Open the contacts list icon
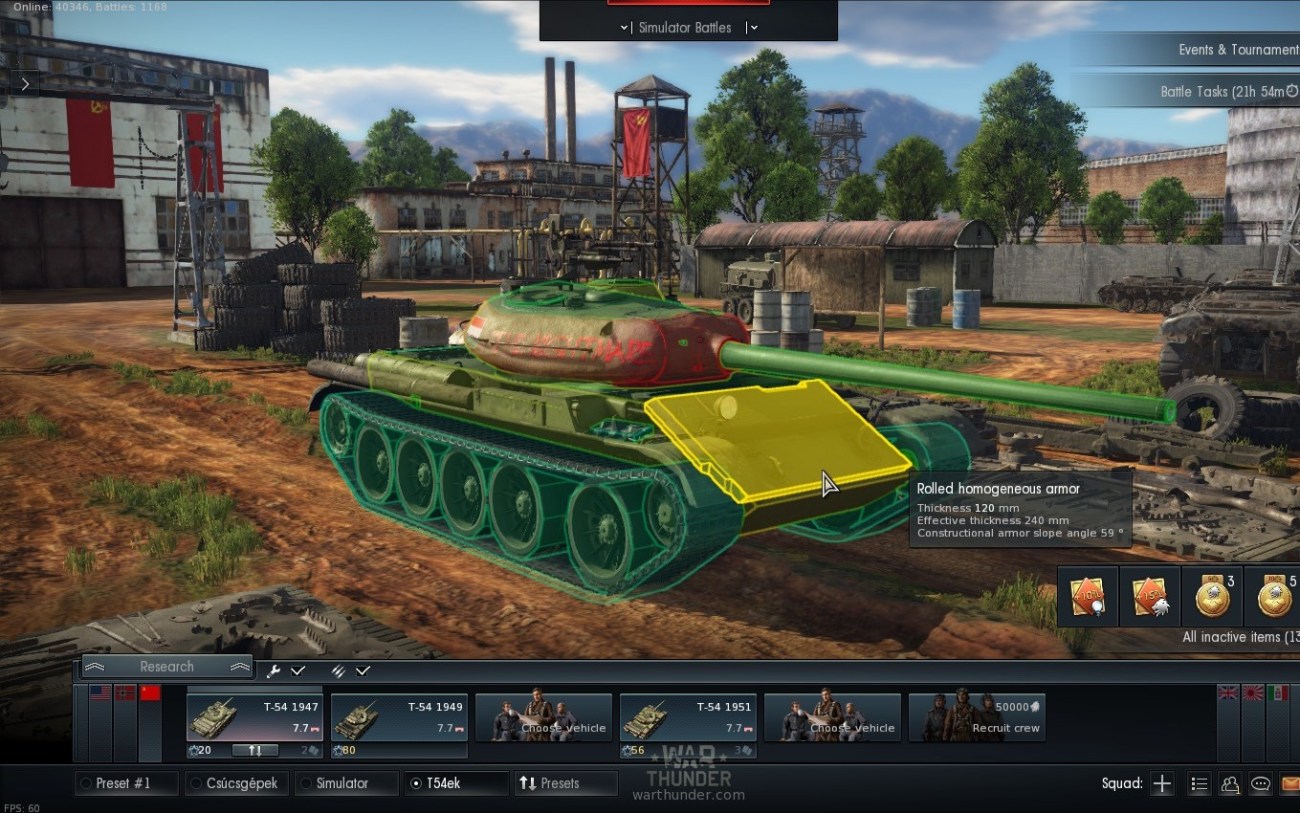Screen dimensions: 1300x813 click(1230, 784)
